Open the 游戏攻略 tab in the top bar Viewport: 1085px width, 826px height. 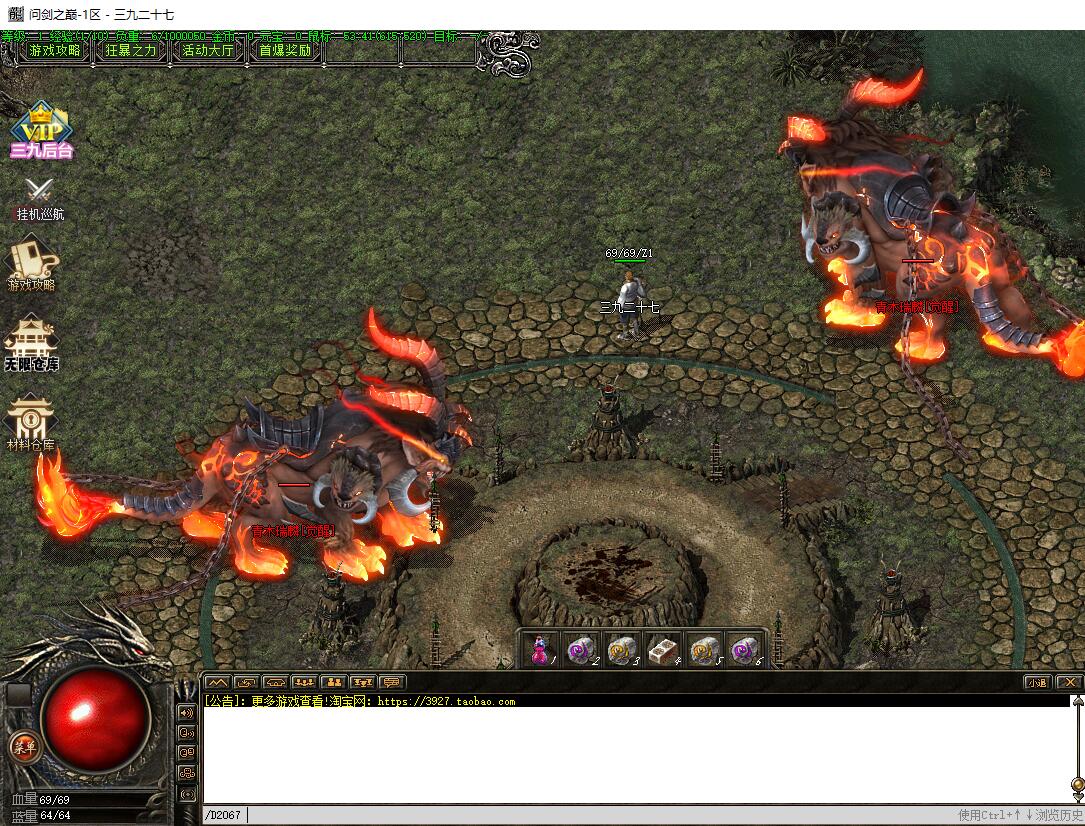(x=55, y=50)
